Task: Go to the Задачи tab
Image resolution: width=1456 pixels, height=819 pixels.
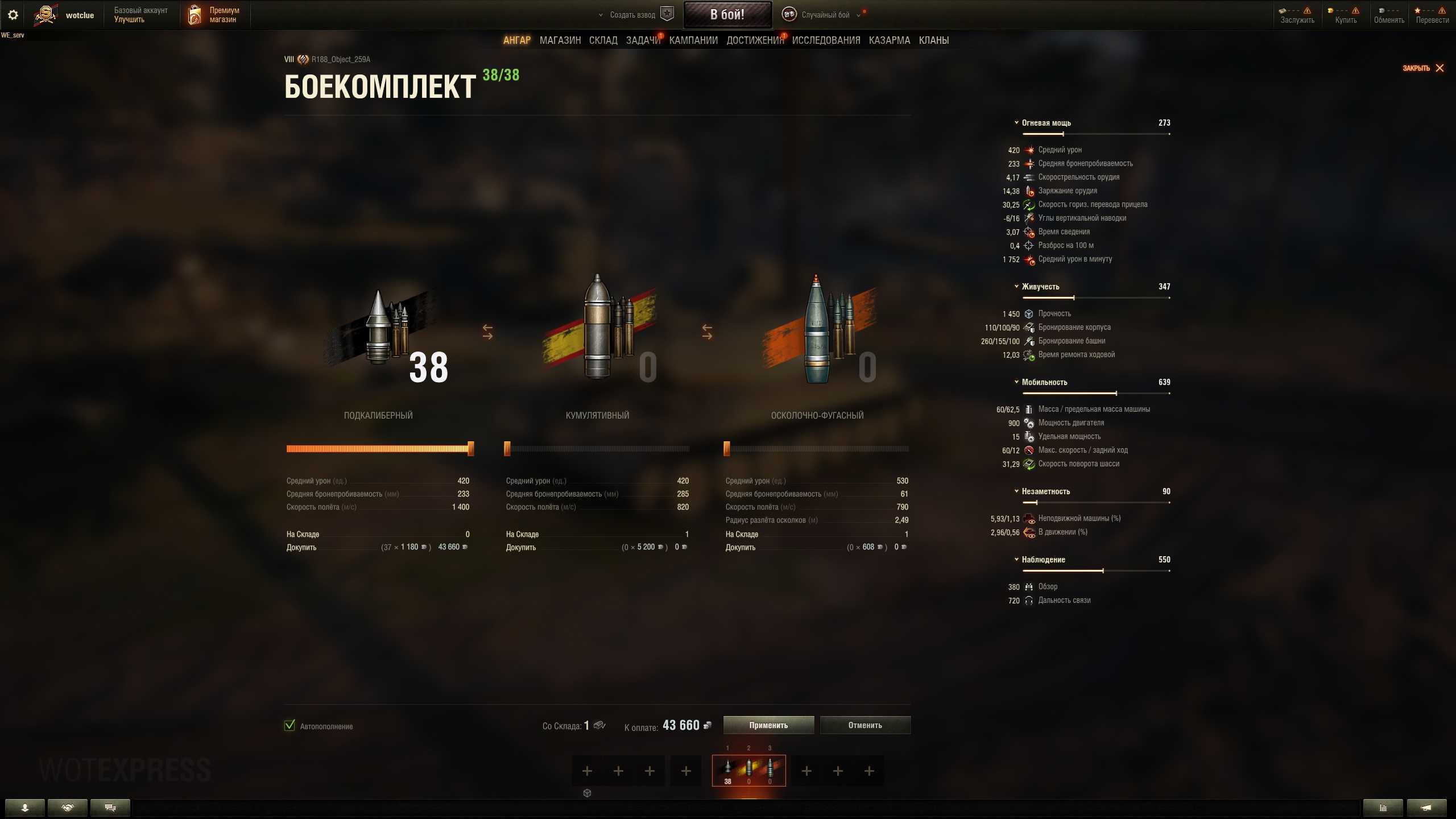Action: (643, 40)
